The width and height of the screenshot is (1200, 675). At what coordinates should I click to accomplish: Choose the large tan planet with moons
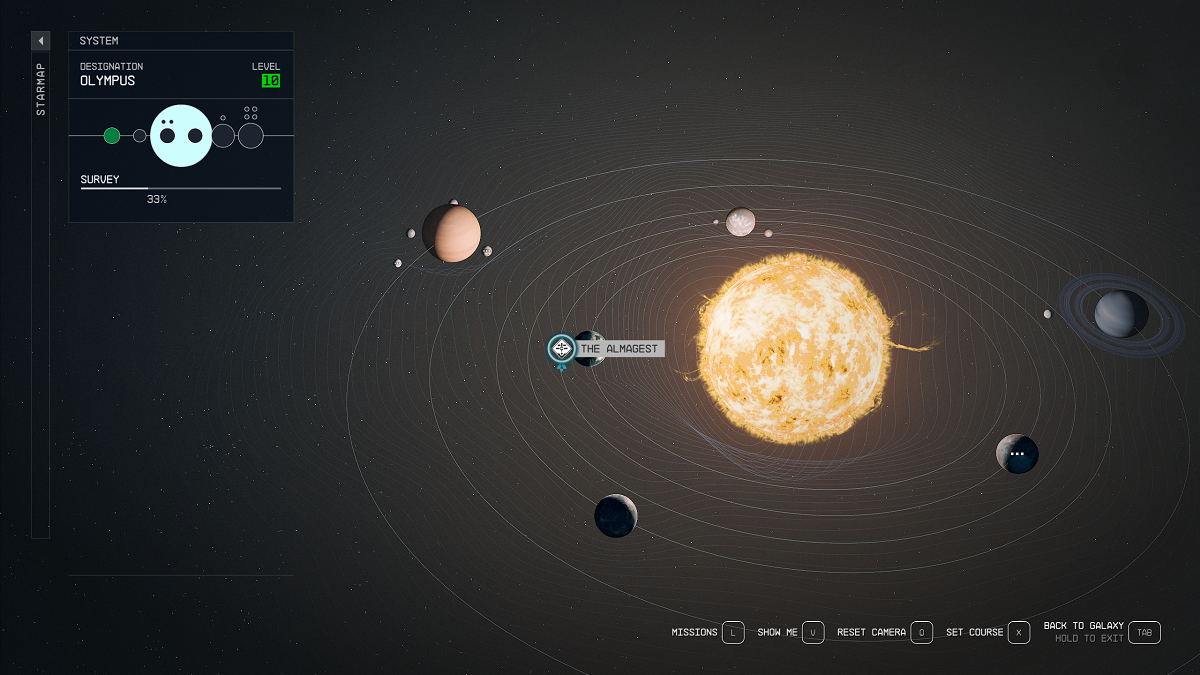(452, 233)
